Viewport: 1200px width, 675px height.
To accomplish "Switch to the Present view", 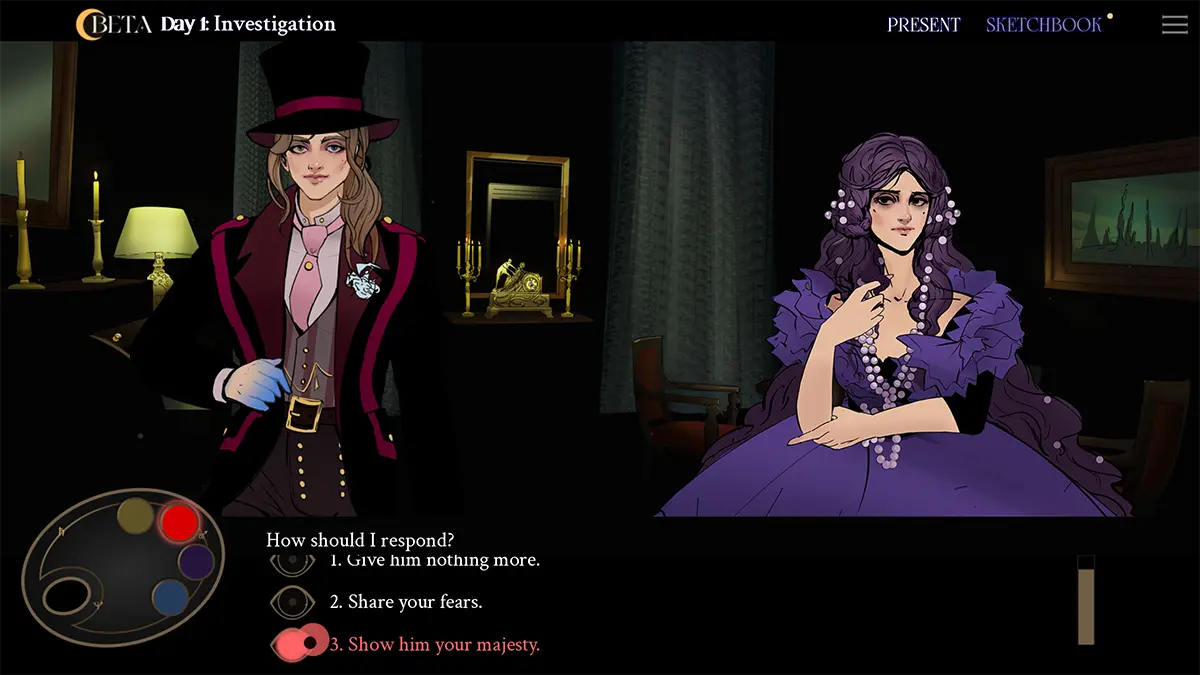I will (x=923, y=25).
